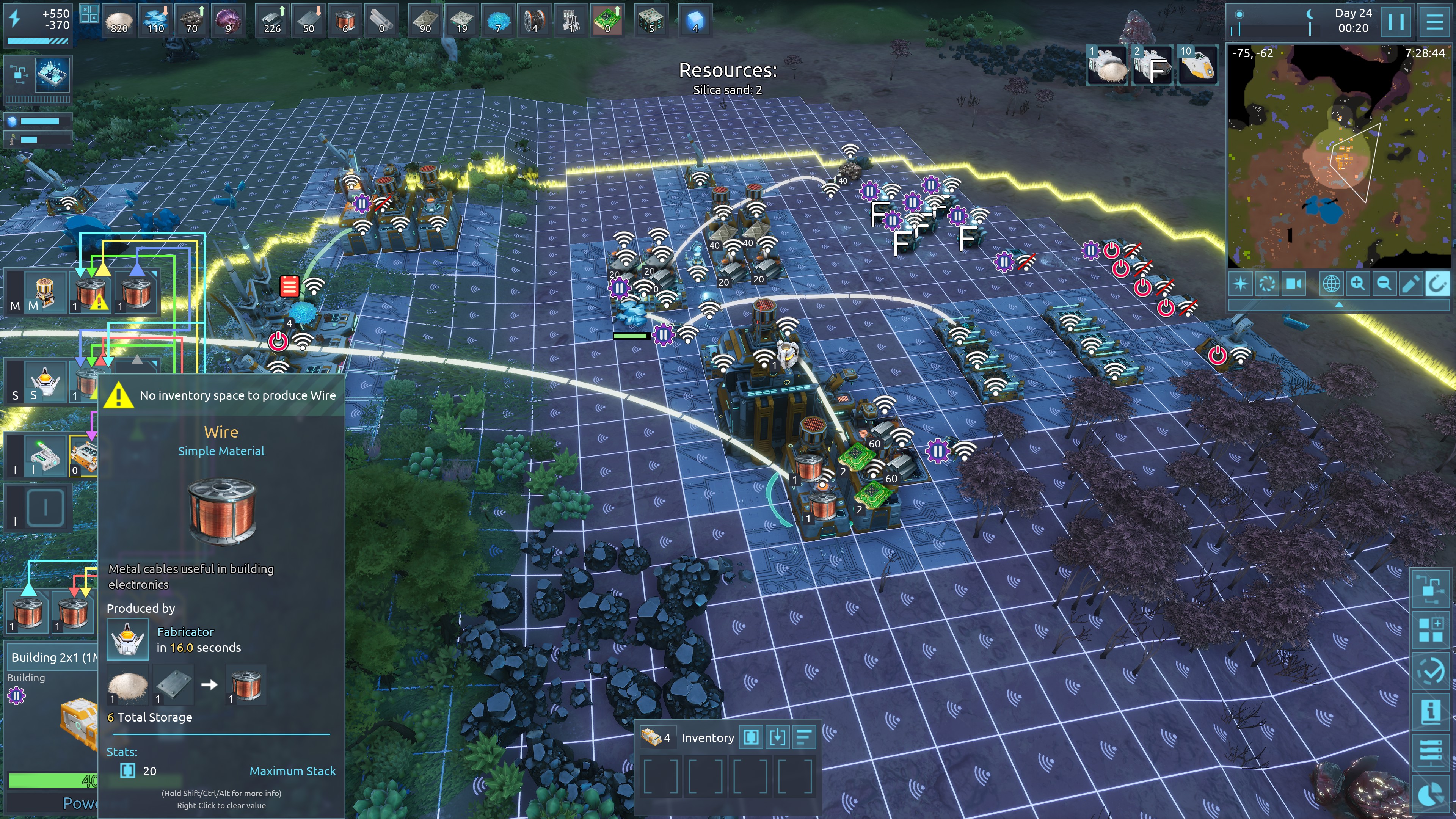
Task: Open the checkmark goals tracker button
Action: (x=1431, y=671)
